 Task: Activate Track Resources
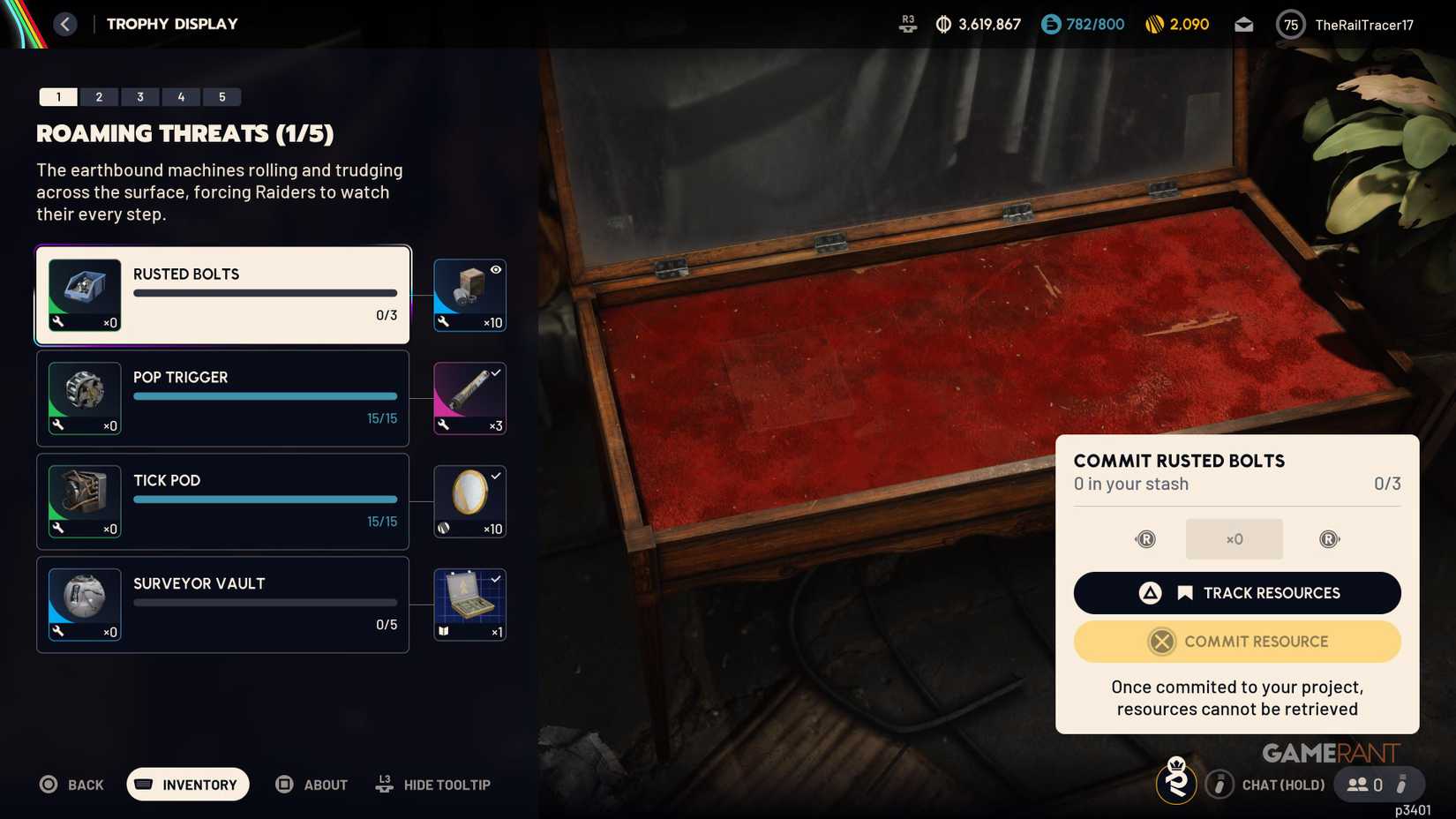click(x=1236, y=592)
